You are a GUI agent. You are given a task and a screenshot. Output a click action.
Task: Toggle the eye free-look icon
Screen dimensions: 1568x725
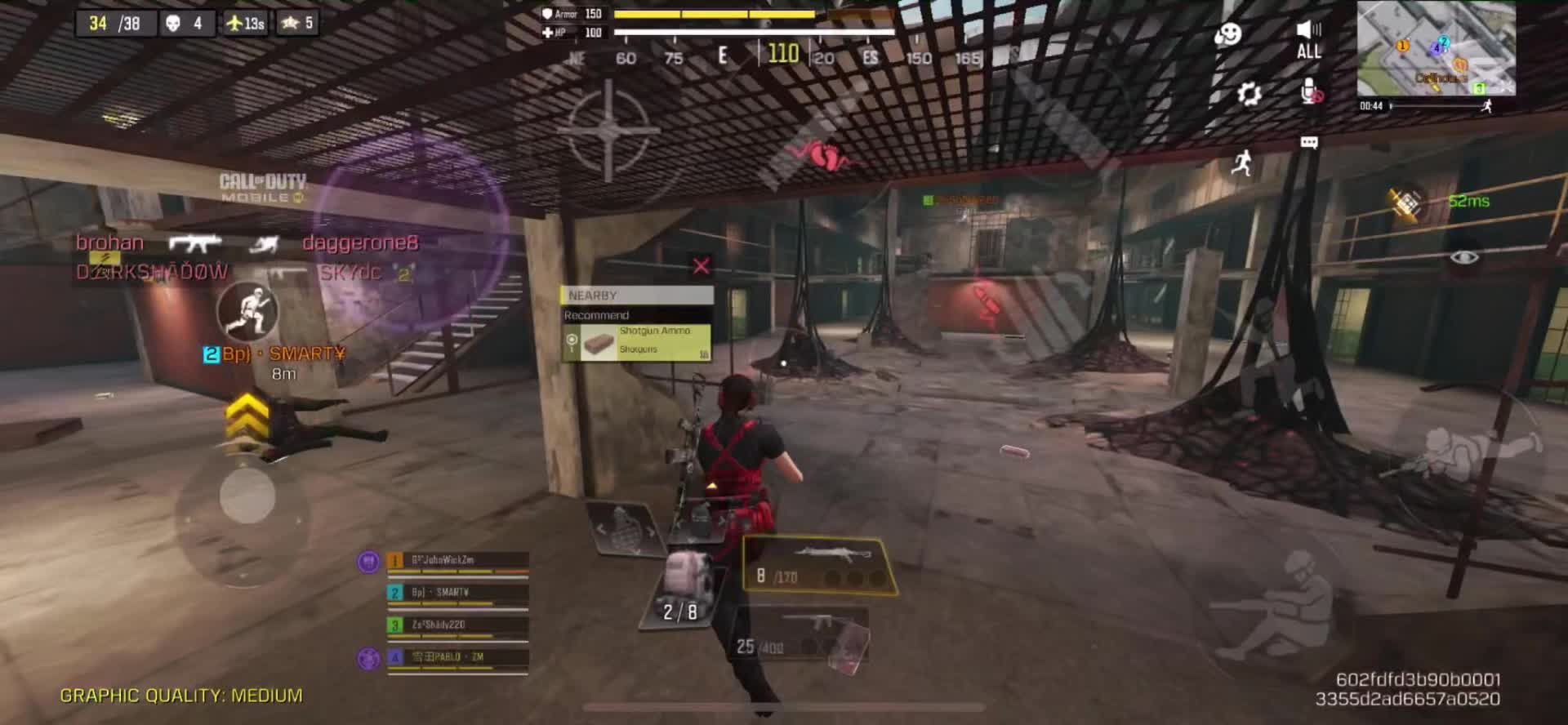(1464, 258)
